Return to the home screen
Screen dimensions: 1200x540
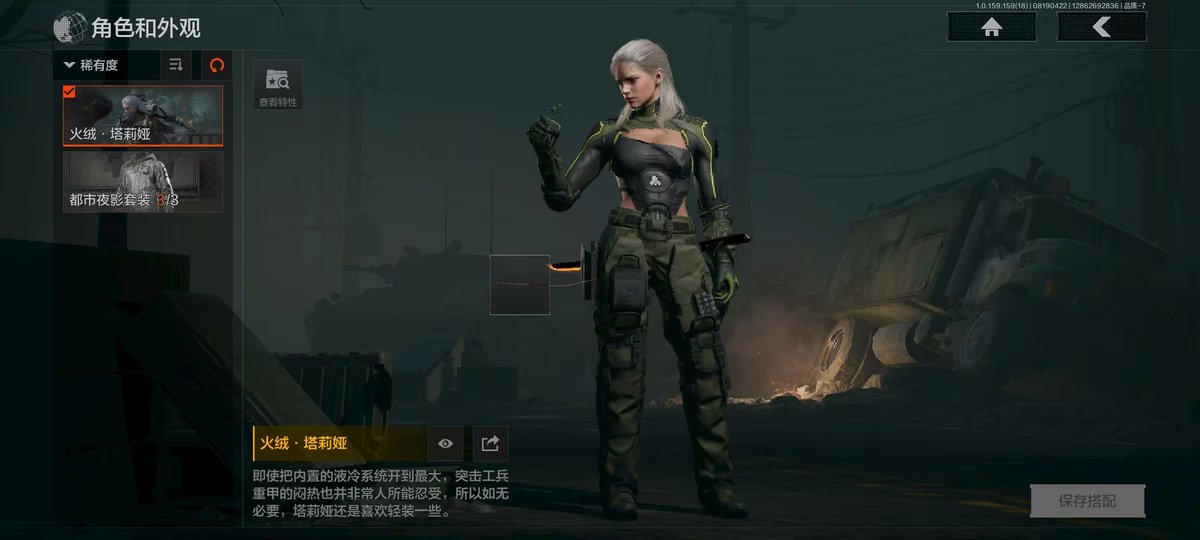pyautogui.click(x=992, y=28)
